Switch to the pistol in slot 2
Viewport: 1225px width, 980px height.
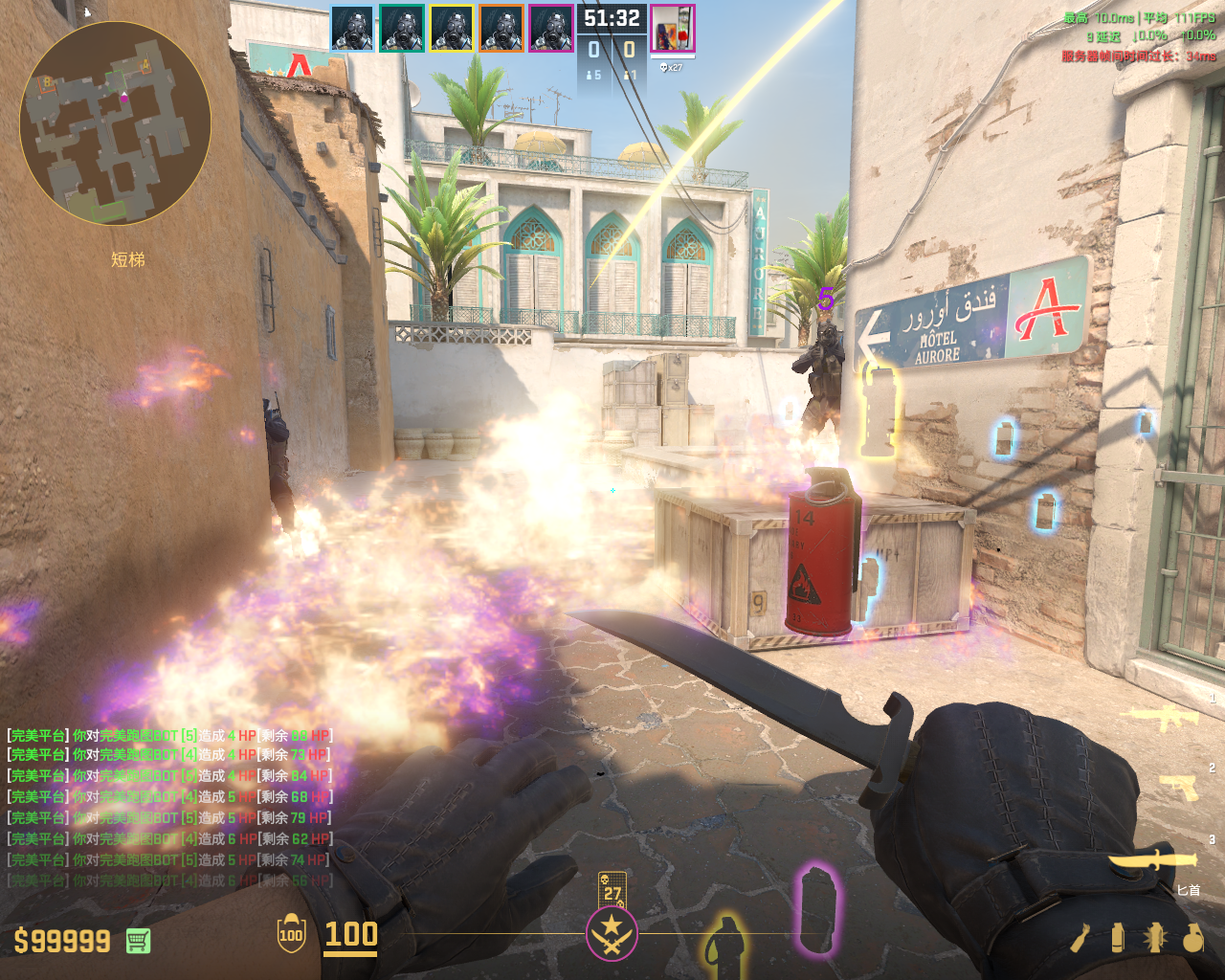[1178, 787]
